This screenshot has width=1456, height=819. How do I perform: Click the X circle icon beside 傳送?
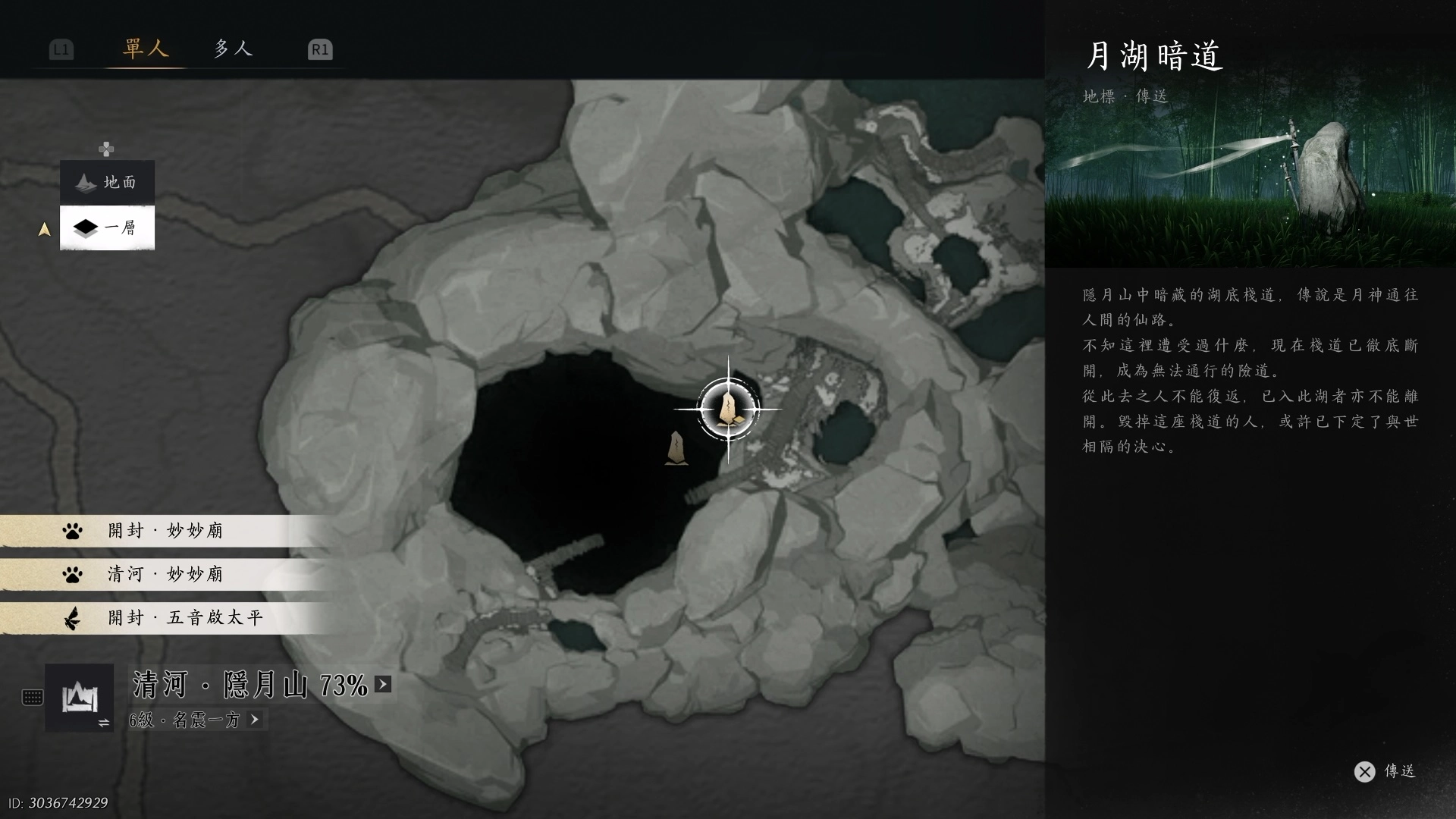[1365, 771]
